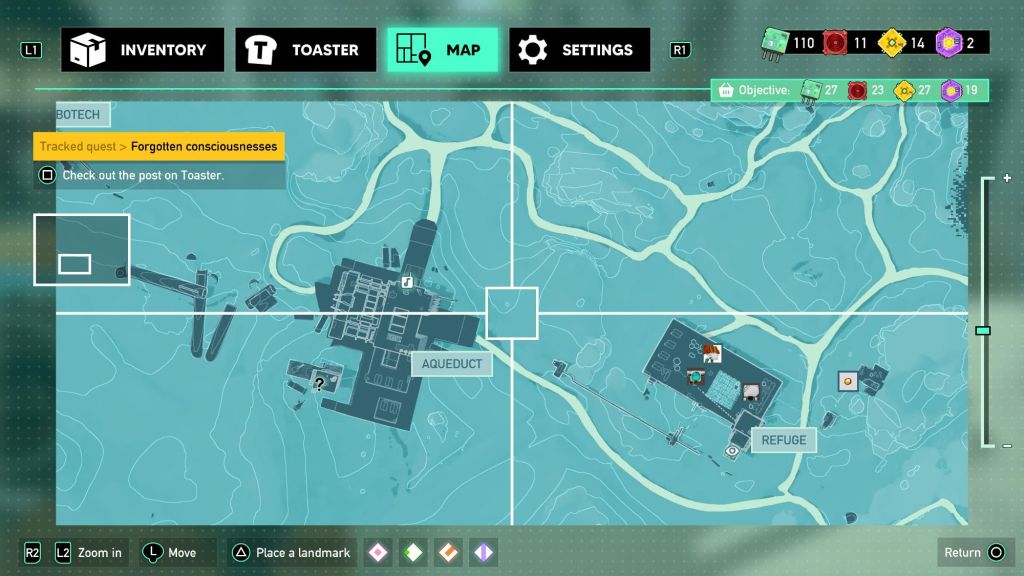
Task: Open the Settings tab
Action: point(579,50)
